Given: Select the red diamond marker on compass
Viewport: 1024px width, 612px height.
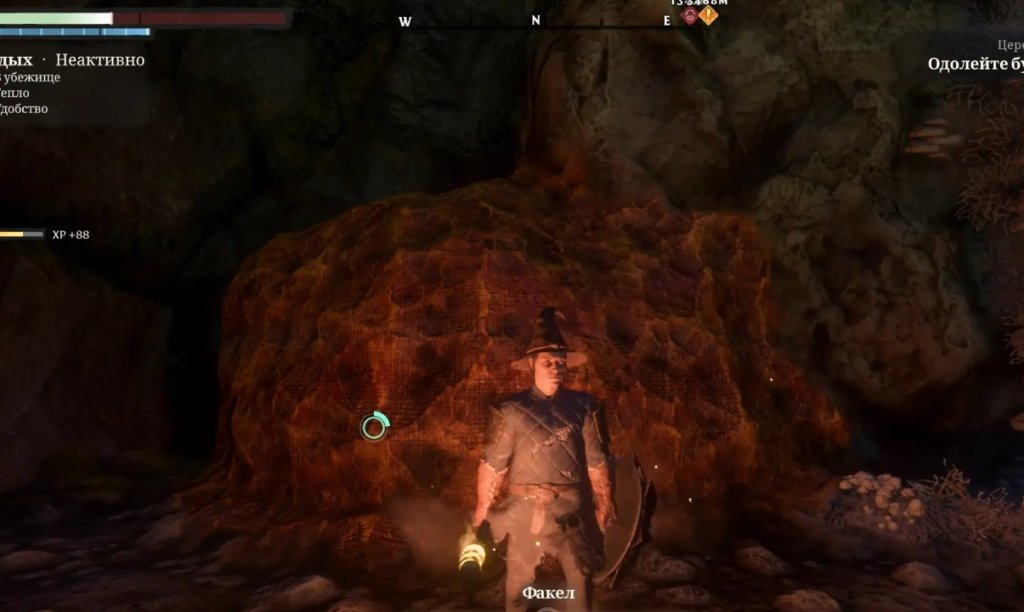Looking at the screenshot, I should (x=690, y=15).
